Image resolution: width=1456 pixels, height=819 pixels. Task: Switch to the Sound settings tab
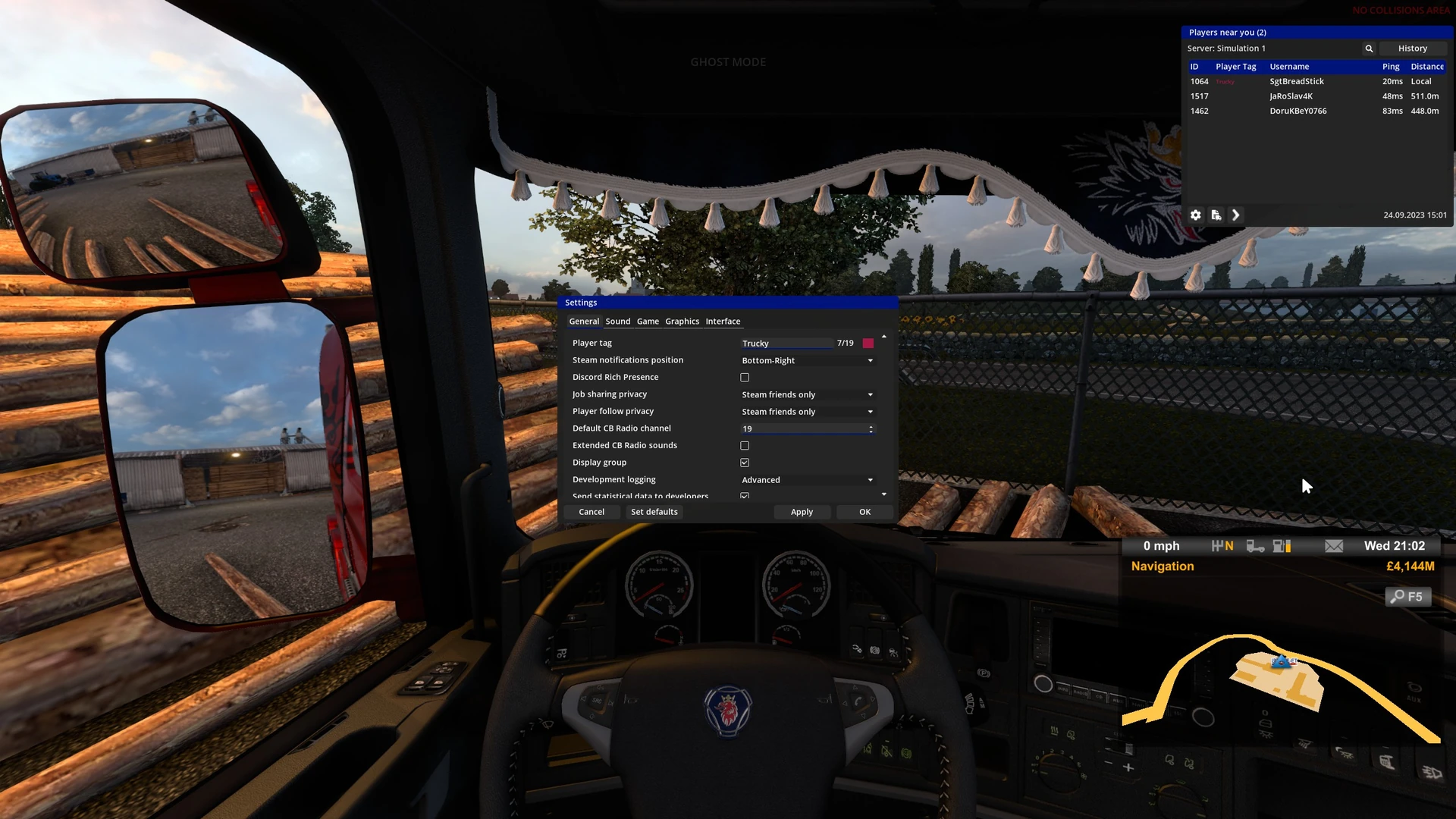(617, 322)
